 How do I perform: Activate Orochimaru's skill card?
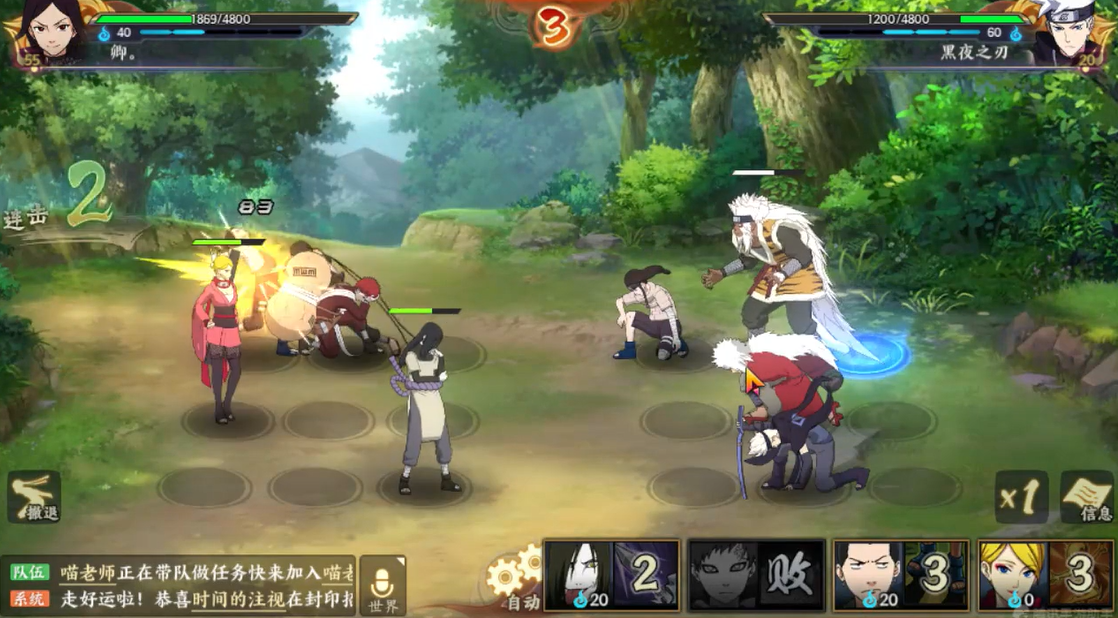coord(612,576)
